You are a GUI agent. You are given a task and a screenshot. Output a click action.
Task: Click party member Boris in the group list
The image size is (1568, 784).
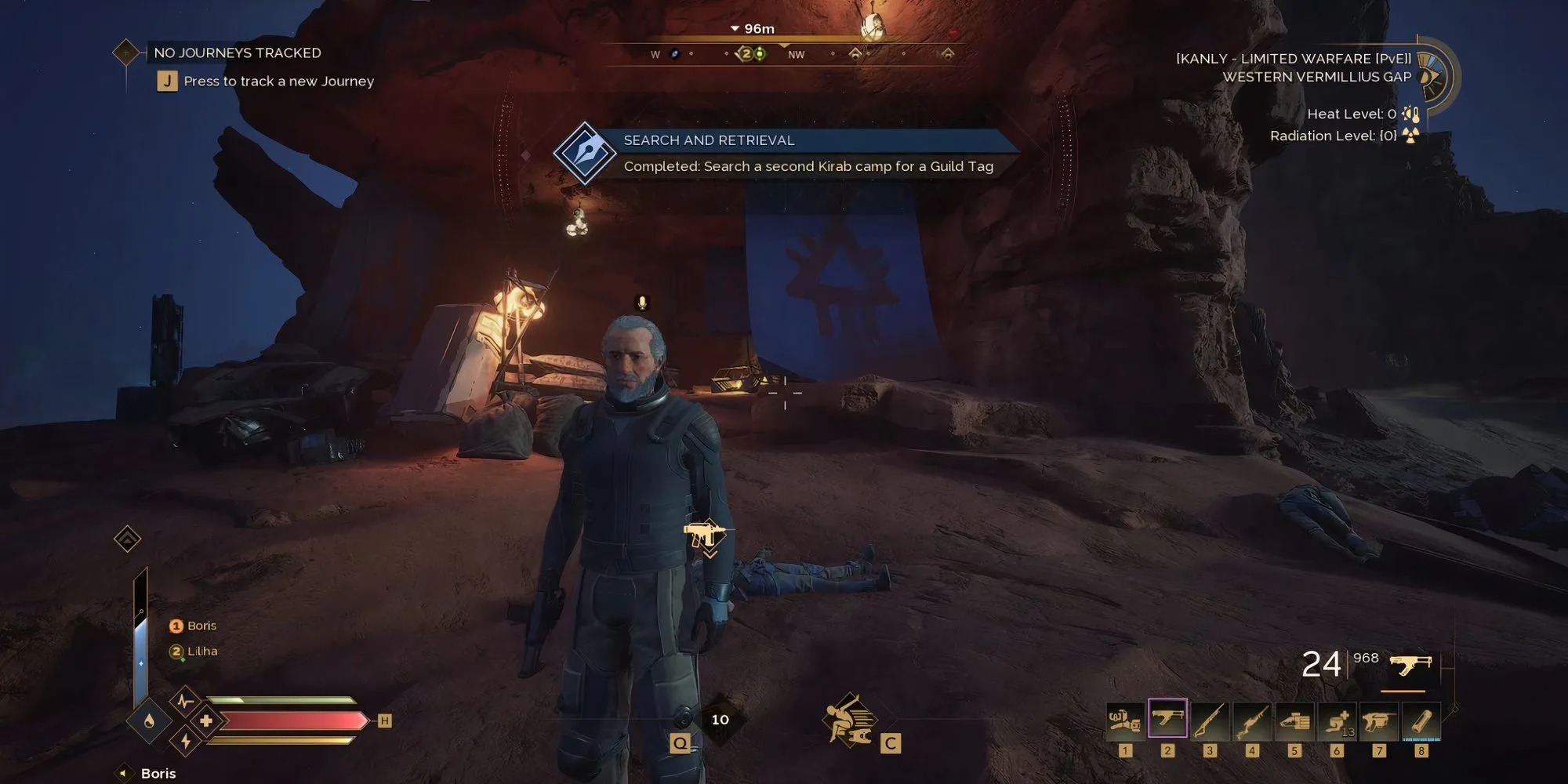point(201,626)
